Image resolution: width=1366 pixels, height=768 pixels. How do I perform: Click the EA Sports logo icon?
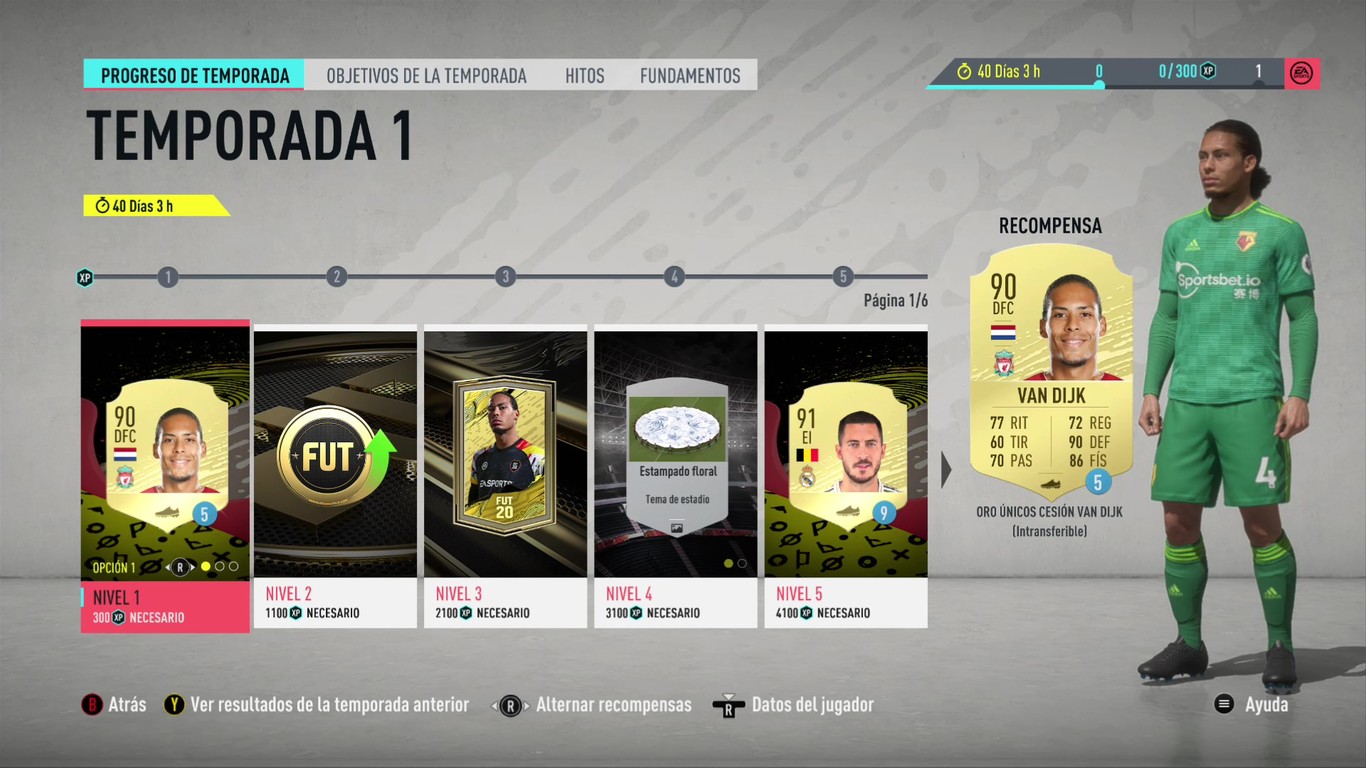[x=1301, y=71]
